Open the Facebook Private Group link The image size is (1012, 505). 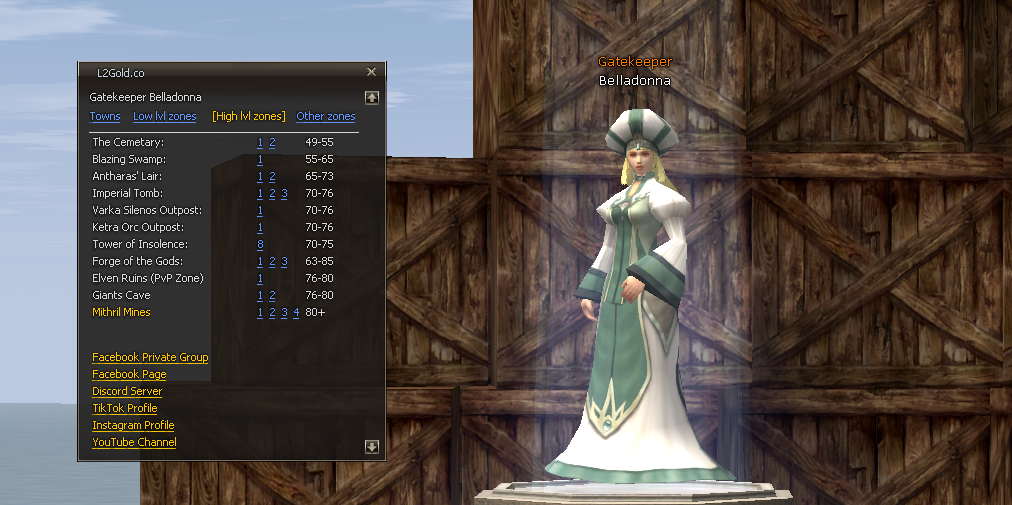point(150,357)
